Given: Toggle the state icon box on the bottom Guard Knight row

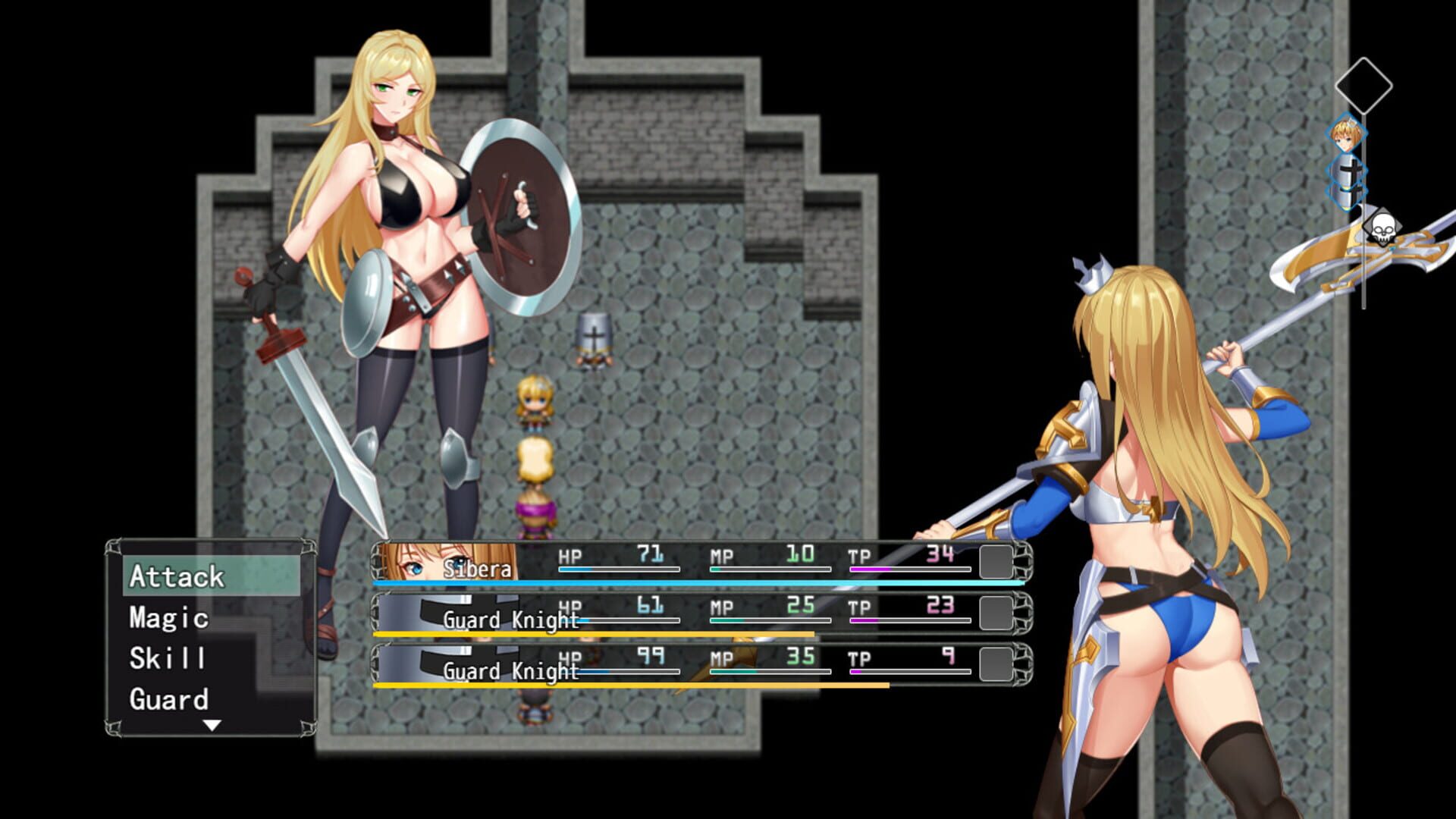Looking at the screenshot, I should [995, 664].
